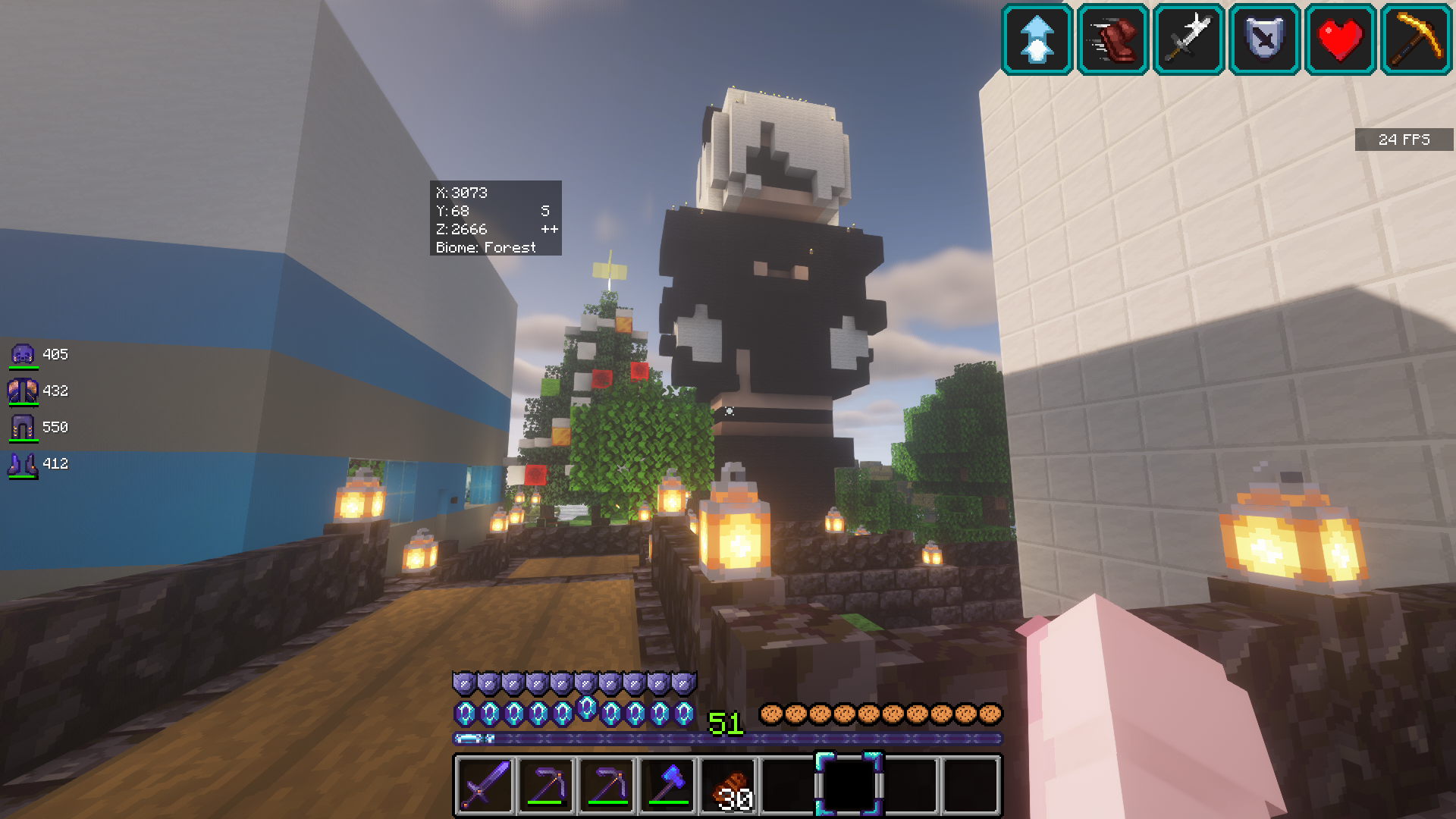The width and height of the screenshot is (1456, 819).
Task: Select the purple sword hotbar slot
Action: point(485,785)
